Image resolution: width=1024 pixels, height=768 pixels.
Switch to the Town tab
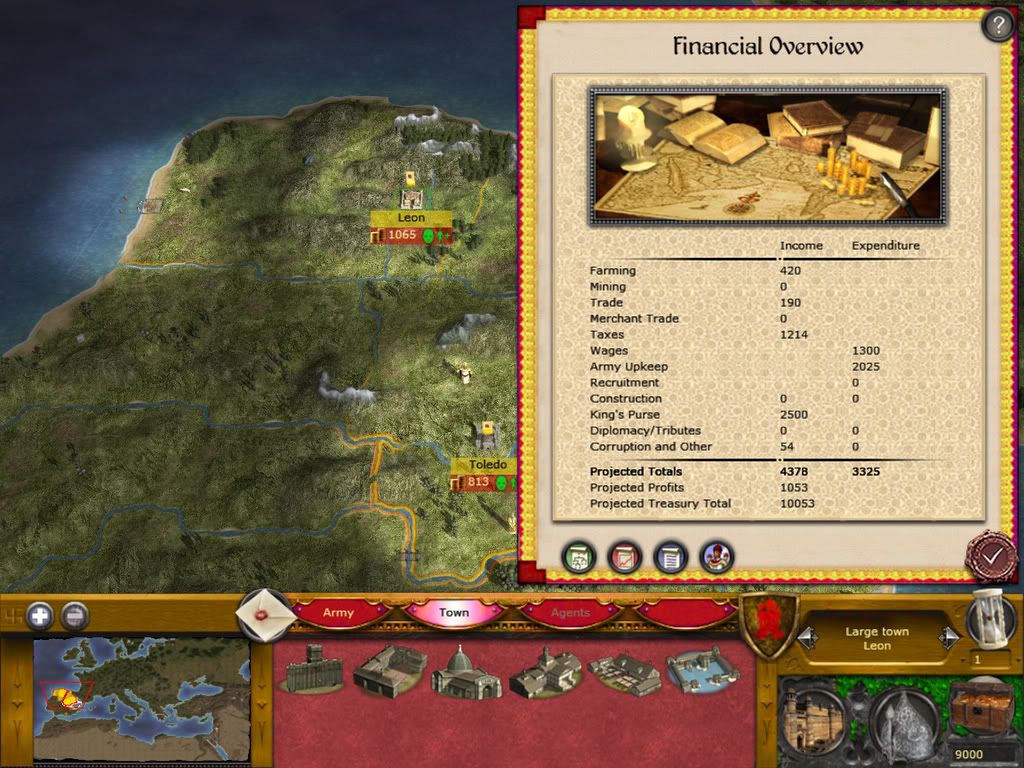(x=453, y=613)
